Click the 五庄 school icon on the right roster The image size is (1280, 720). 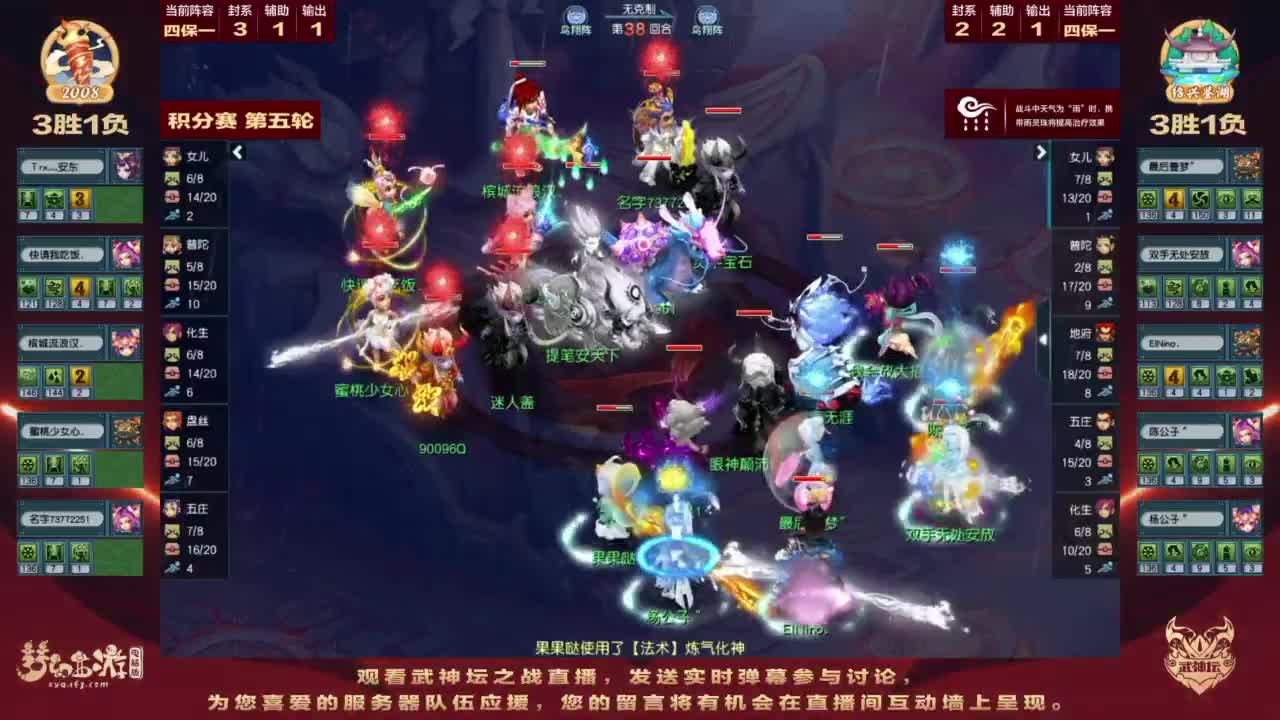coord(1105,423)
